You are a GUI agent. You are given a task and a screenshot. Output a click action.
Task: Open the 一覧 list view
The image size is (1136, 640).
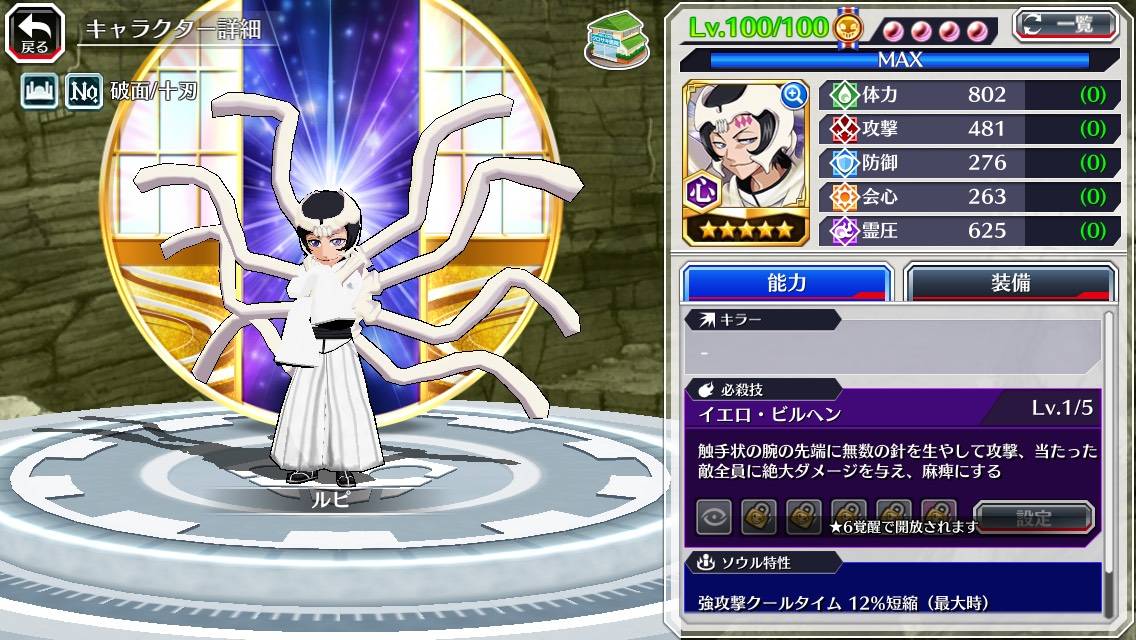point(1066,25)
